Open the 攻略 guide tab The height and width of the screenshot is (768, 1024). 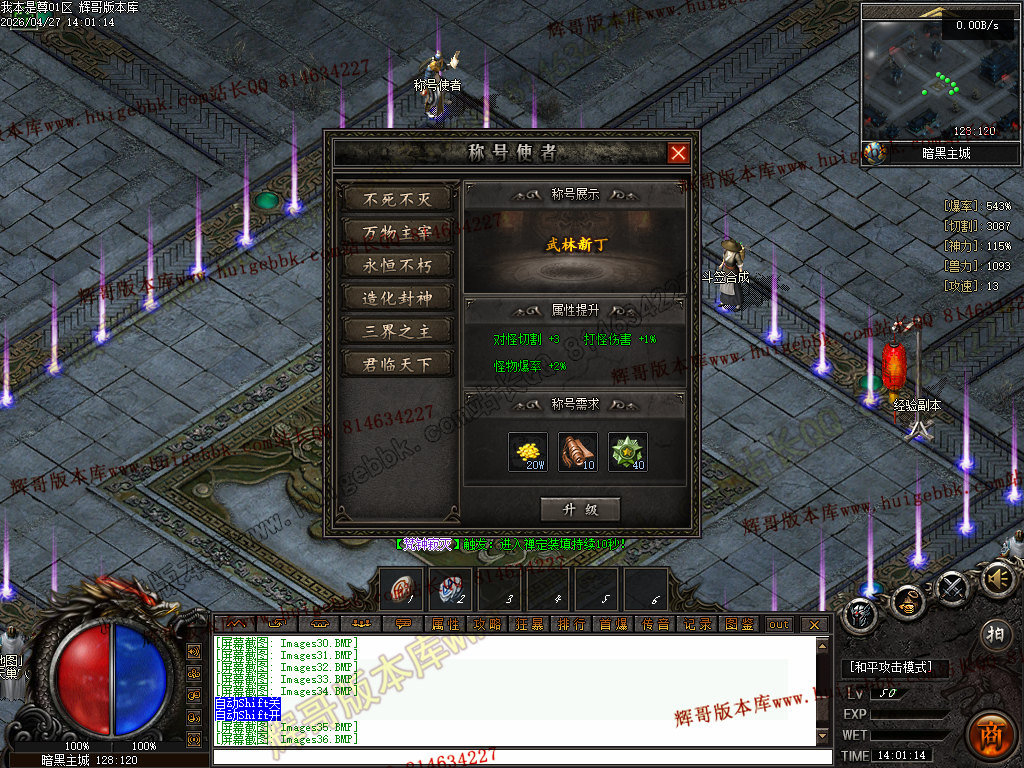point(487,624)
